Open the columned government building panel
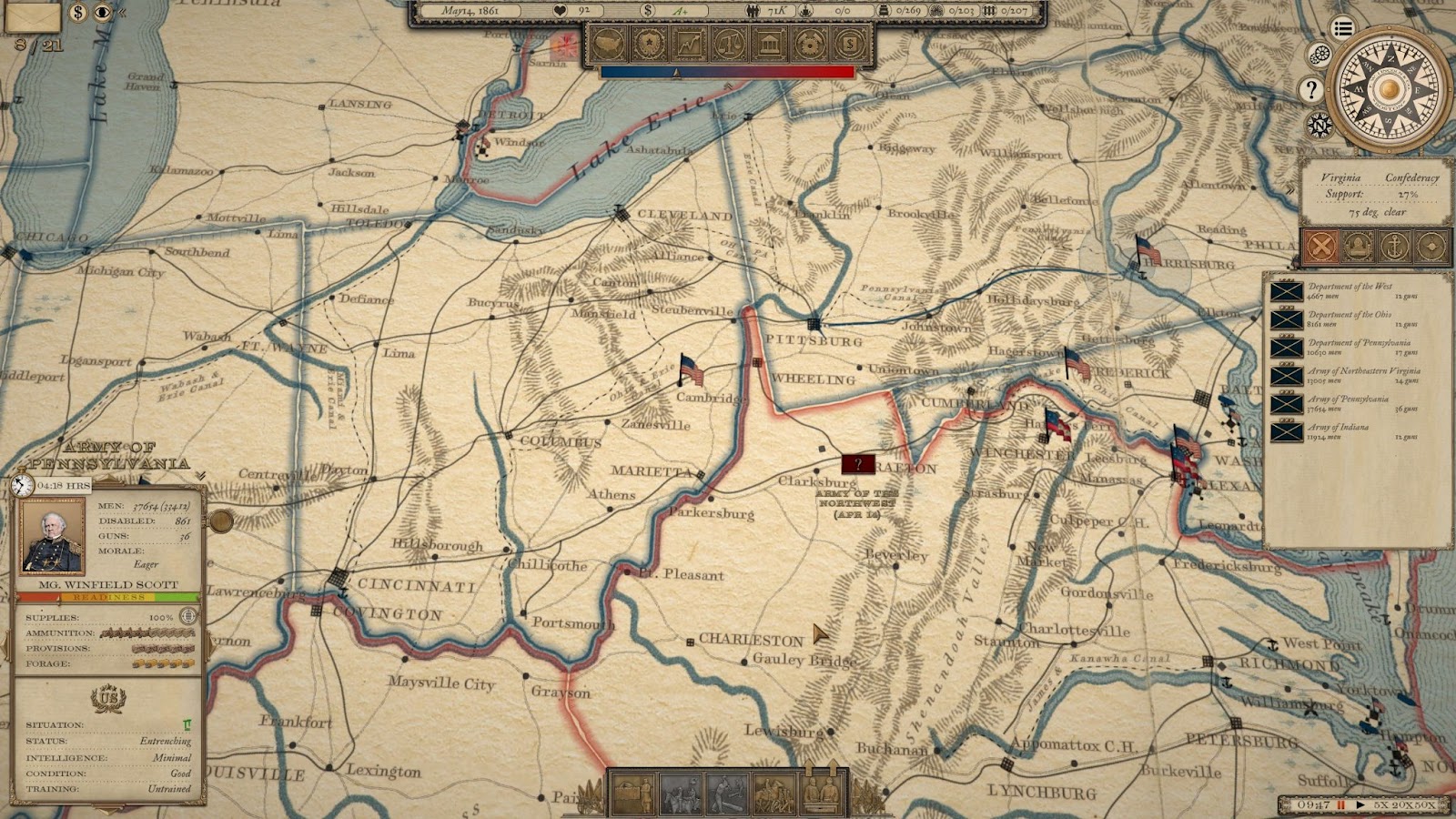 (769, 43)
